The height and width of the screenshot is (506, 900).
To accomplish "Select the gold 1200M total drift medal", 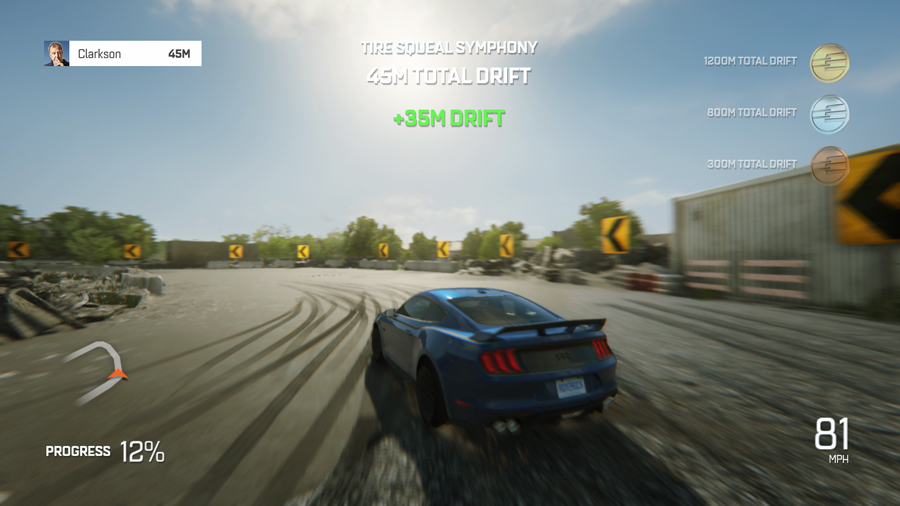I will (829, 62).
